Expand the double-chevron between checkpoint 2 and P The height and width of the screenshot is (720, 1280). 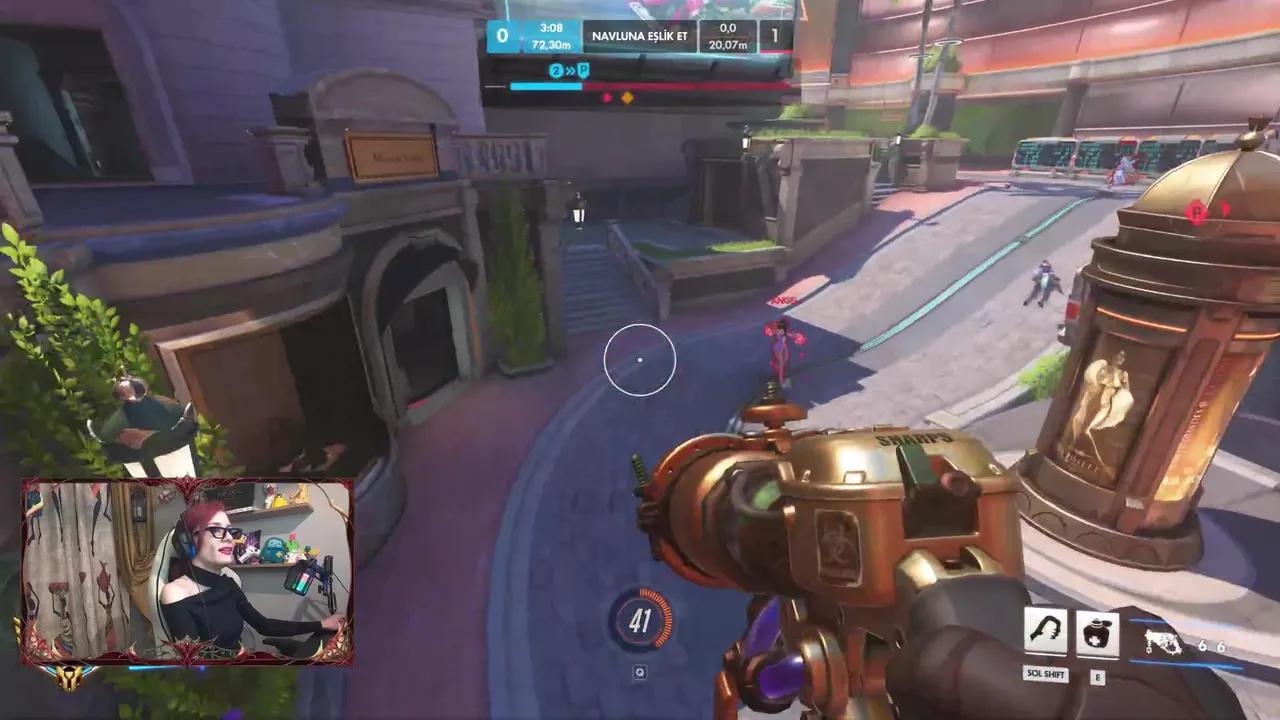point(570,70)
